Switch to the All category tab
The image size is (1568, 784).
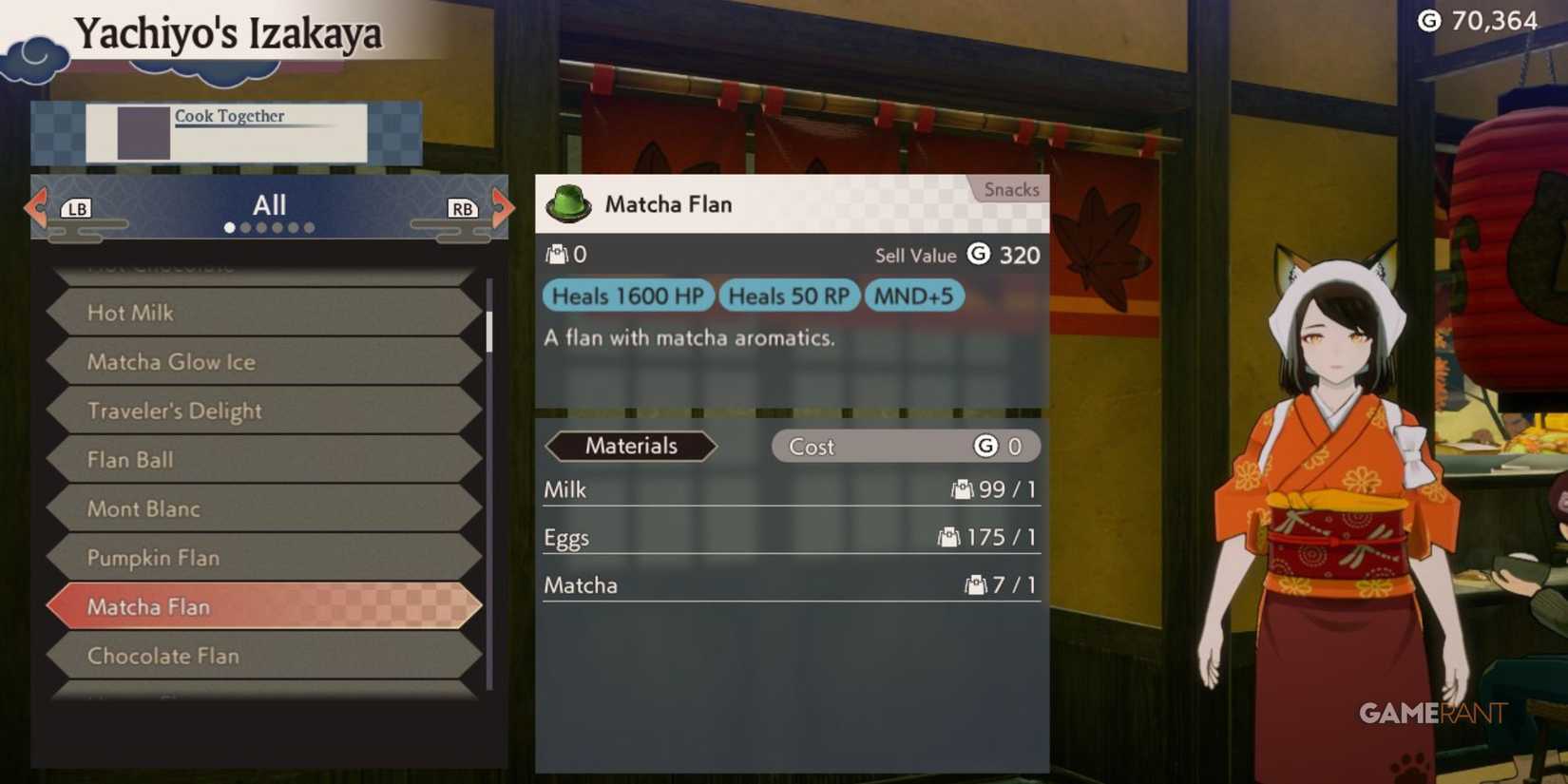point(271,204)
